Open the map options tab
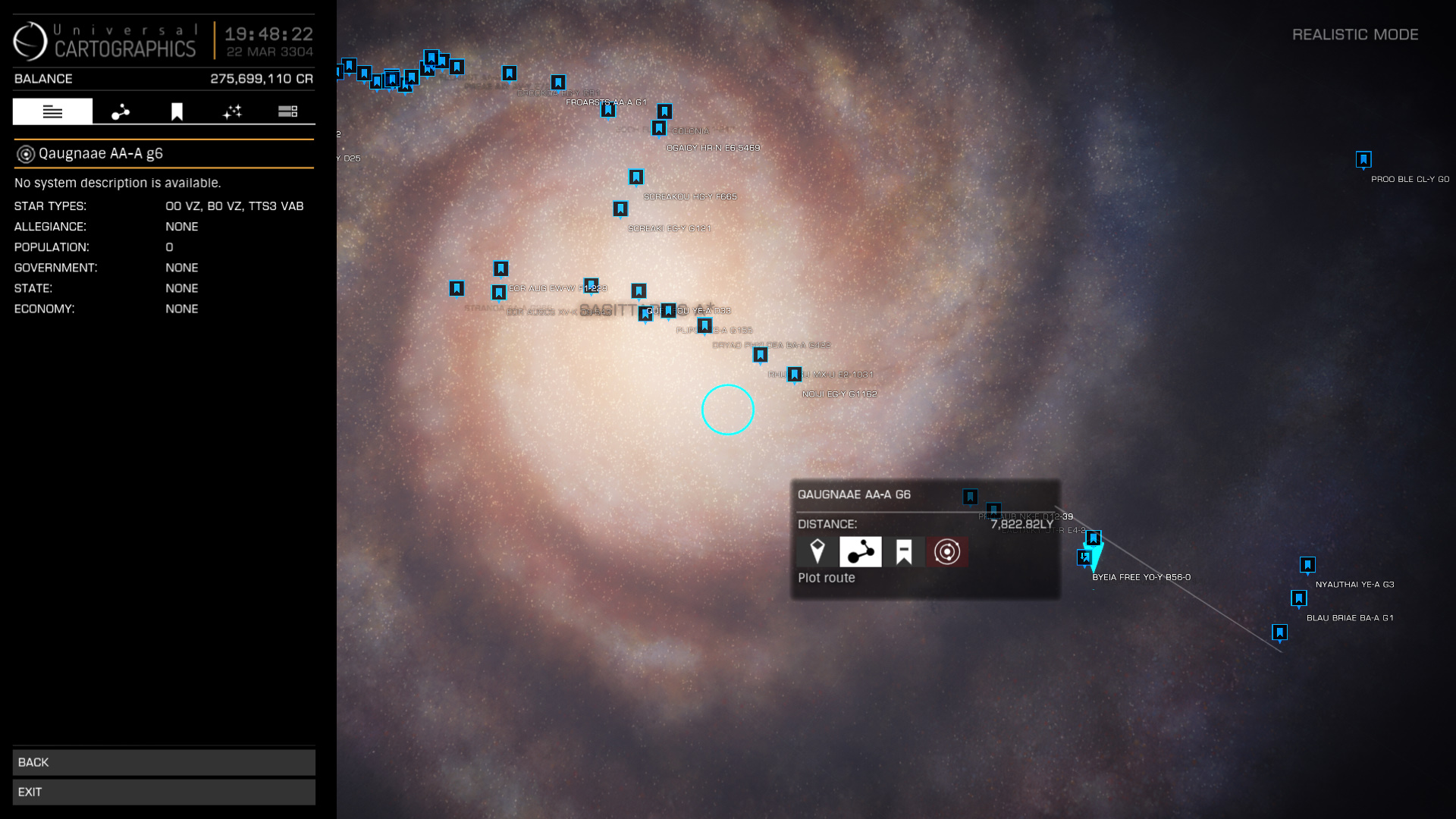The width and height of the screenshot is (1456, 819). (287, 111)
